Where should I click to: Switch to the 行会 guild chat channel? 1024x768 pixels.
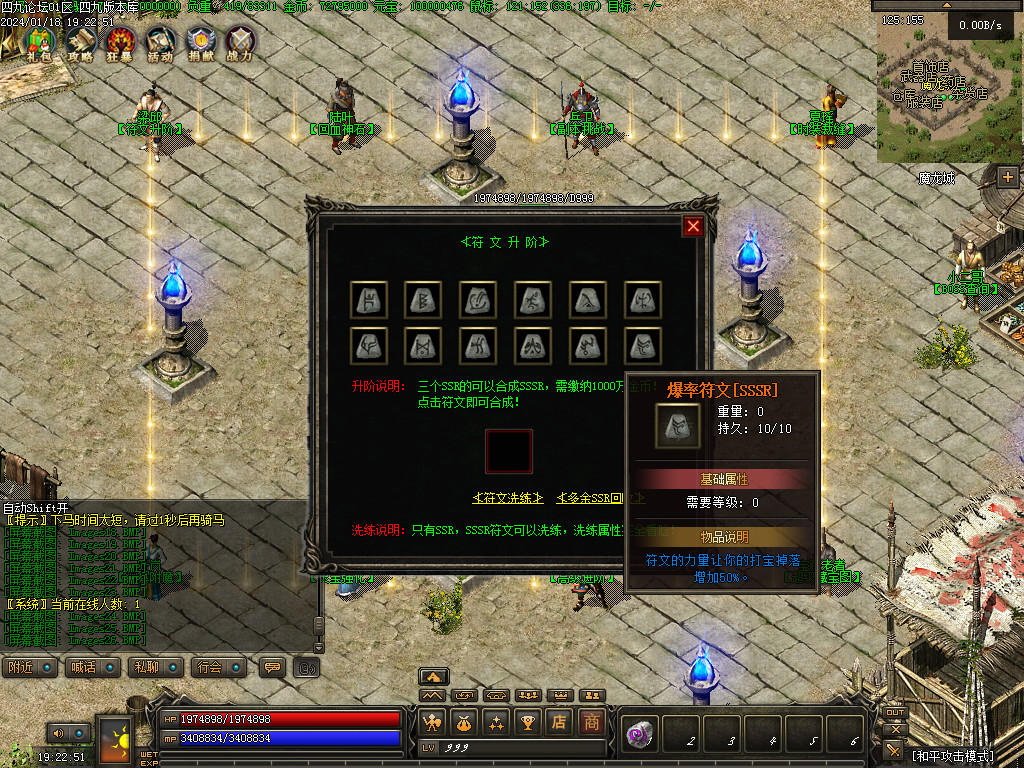[x=220, y=667]
